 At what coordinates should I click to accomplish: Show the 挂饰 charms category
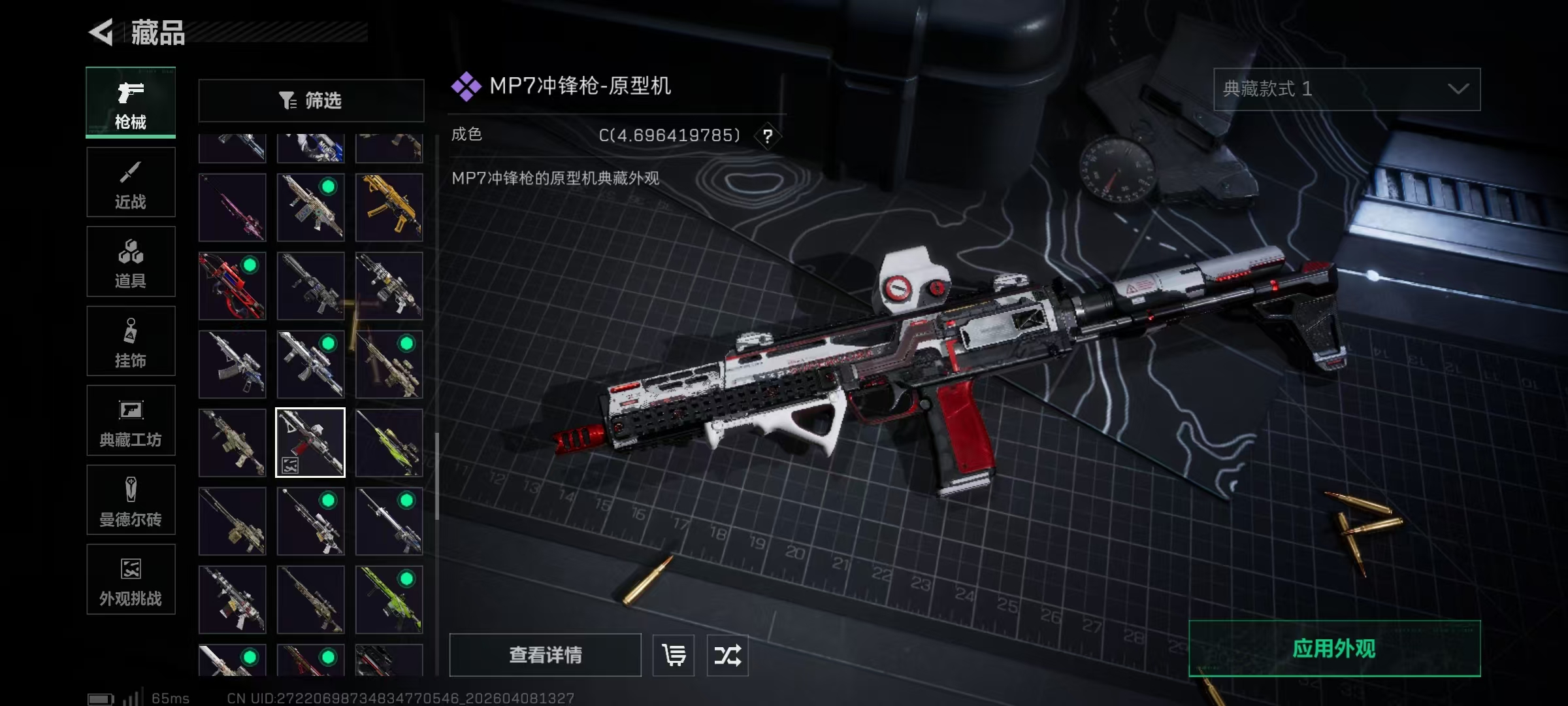(131, 341)
